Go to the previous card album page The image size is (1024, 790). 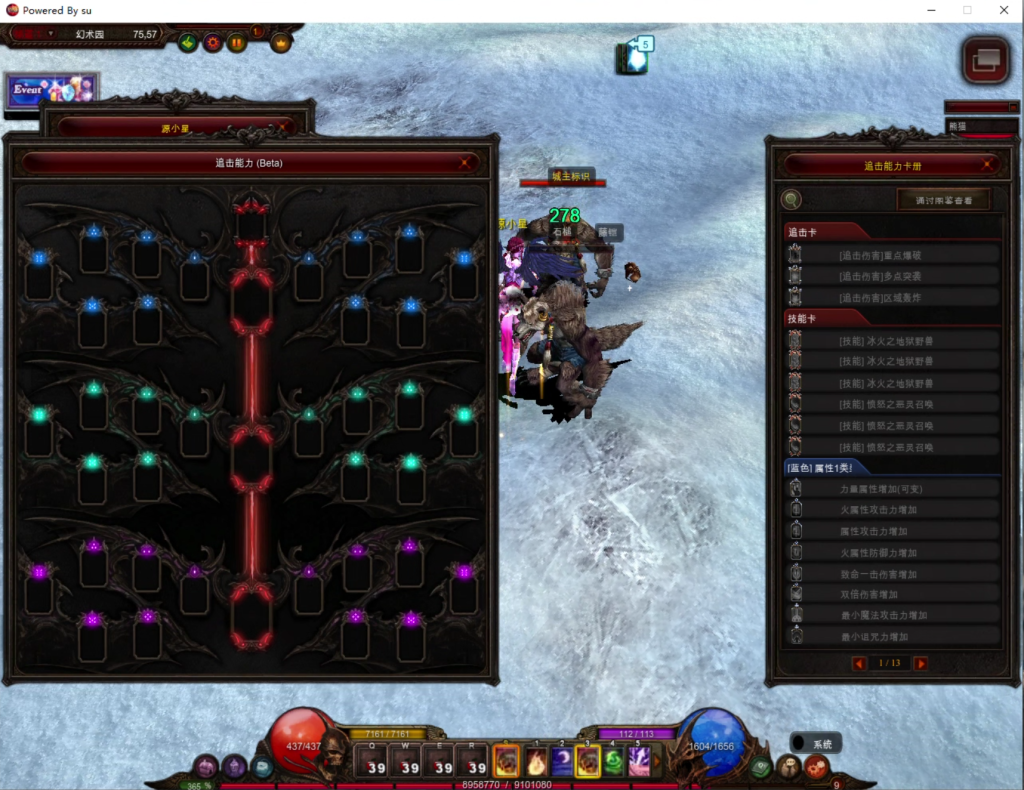859,663
